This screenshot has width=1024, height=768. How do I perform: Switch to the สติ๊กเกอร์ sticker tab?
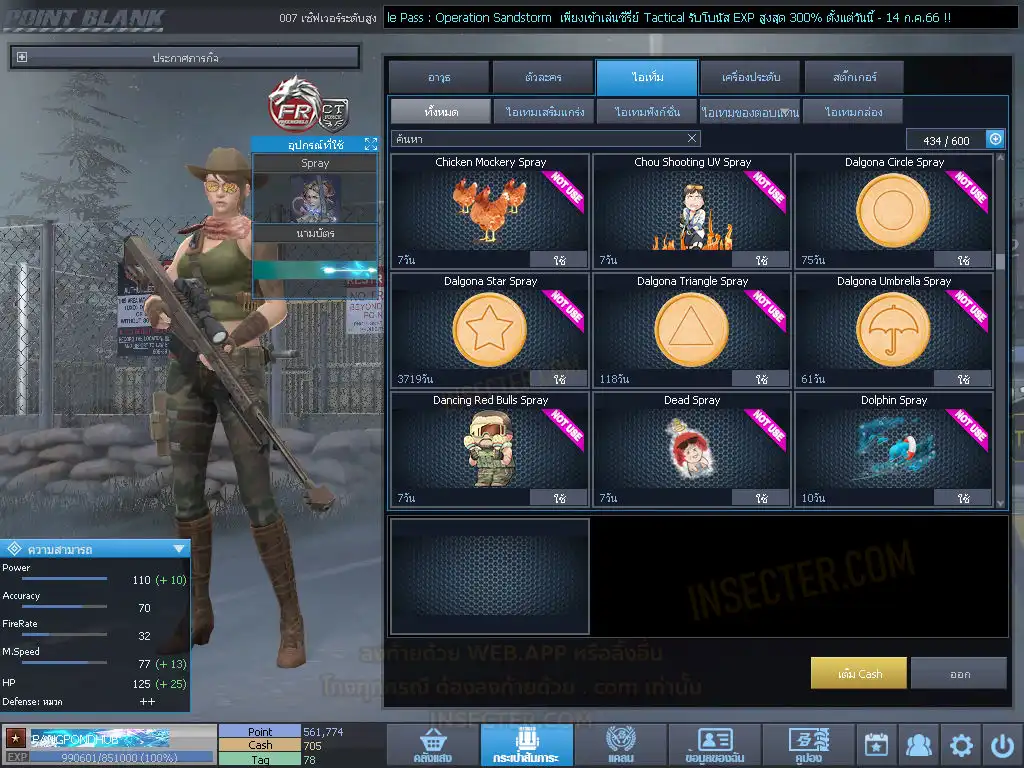[x=854, y=77]
